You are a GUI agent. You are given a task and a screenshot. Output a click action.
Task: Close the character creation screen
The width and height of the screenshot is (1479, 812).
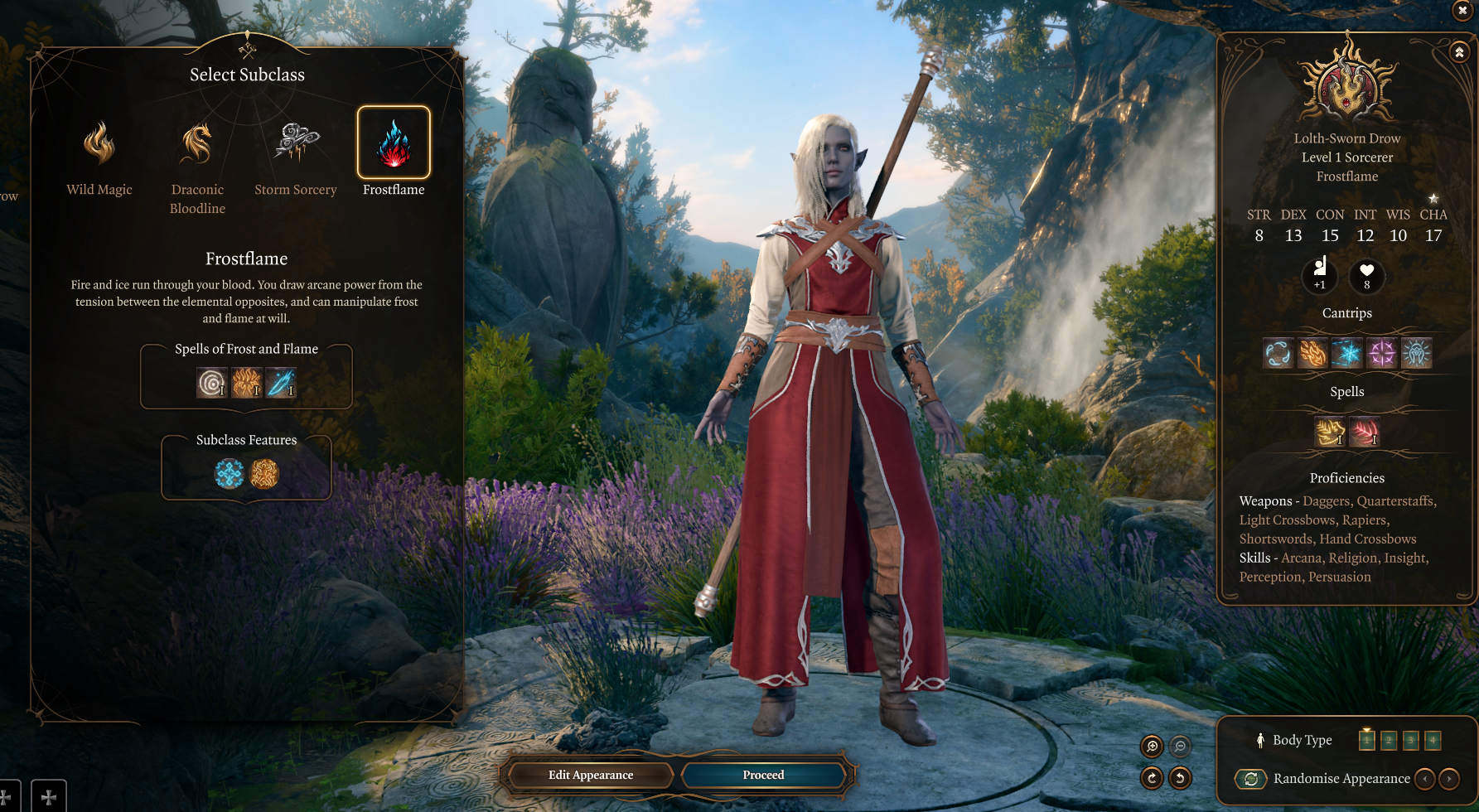pyautogui.click(x=1462, y=10)
